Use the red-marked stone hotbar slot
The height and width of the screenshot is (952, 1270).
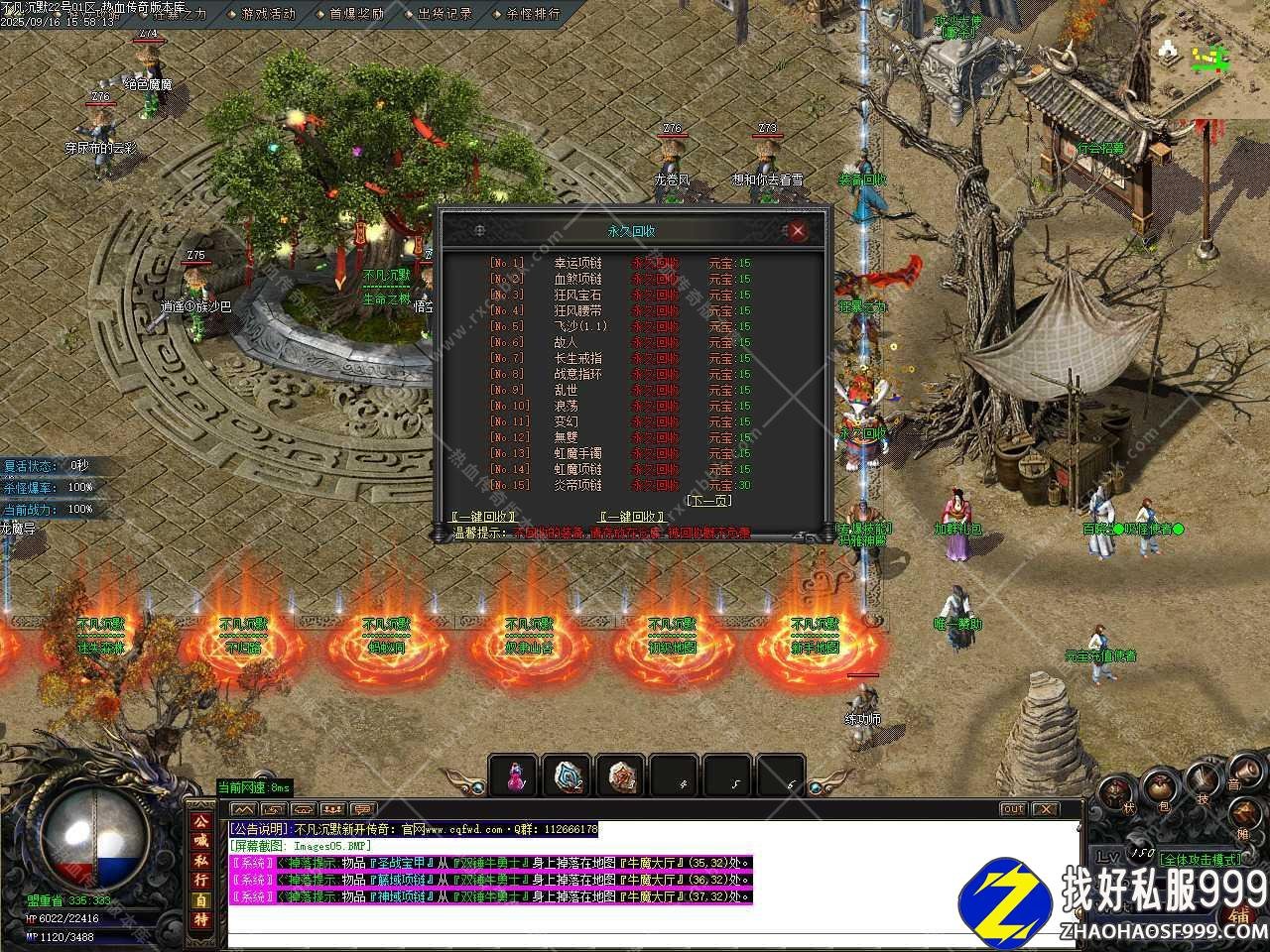(x=621, y=776)
